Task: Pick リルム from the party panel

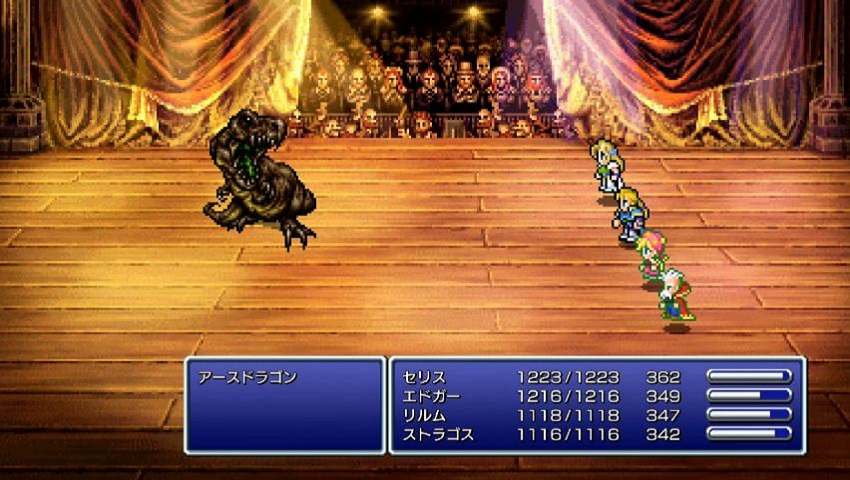Action: click(x=424, y=415)
